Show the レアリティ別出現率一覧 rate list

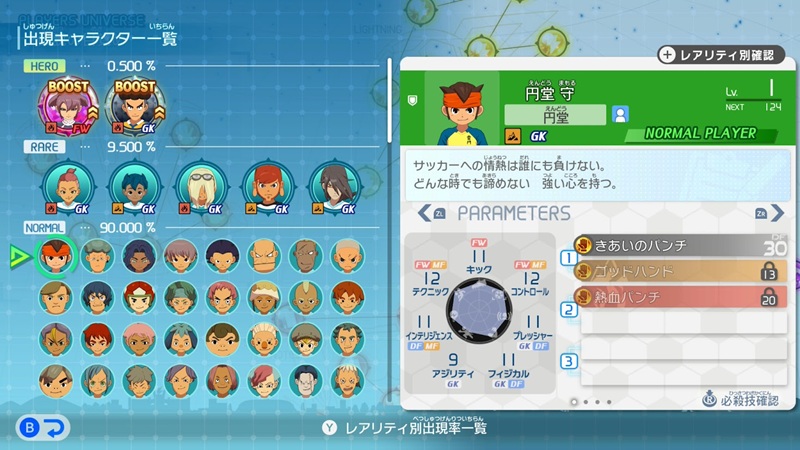(x=403, y=428)
